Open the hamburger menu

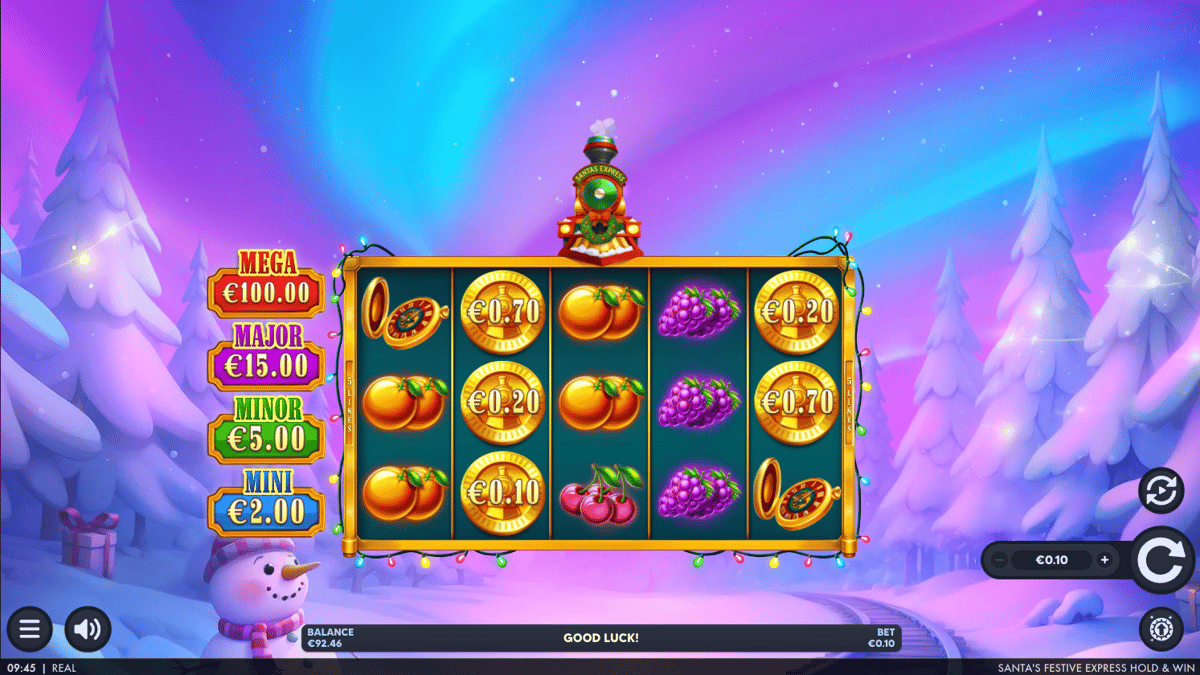[29, 629]
